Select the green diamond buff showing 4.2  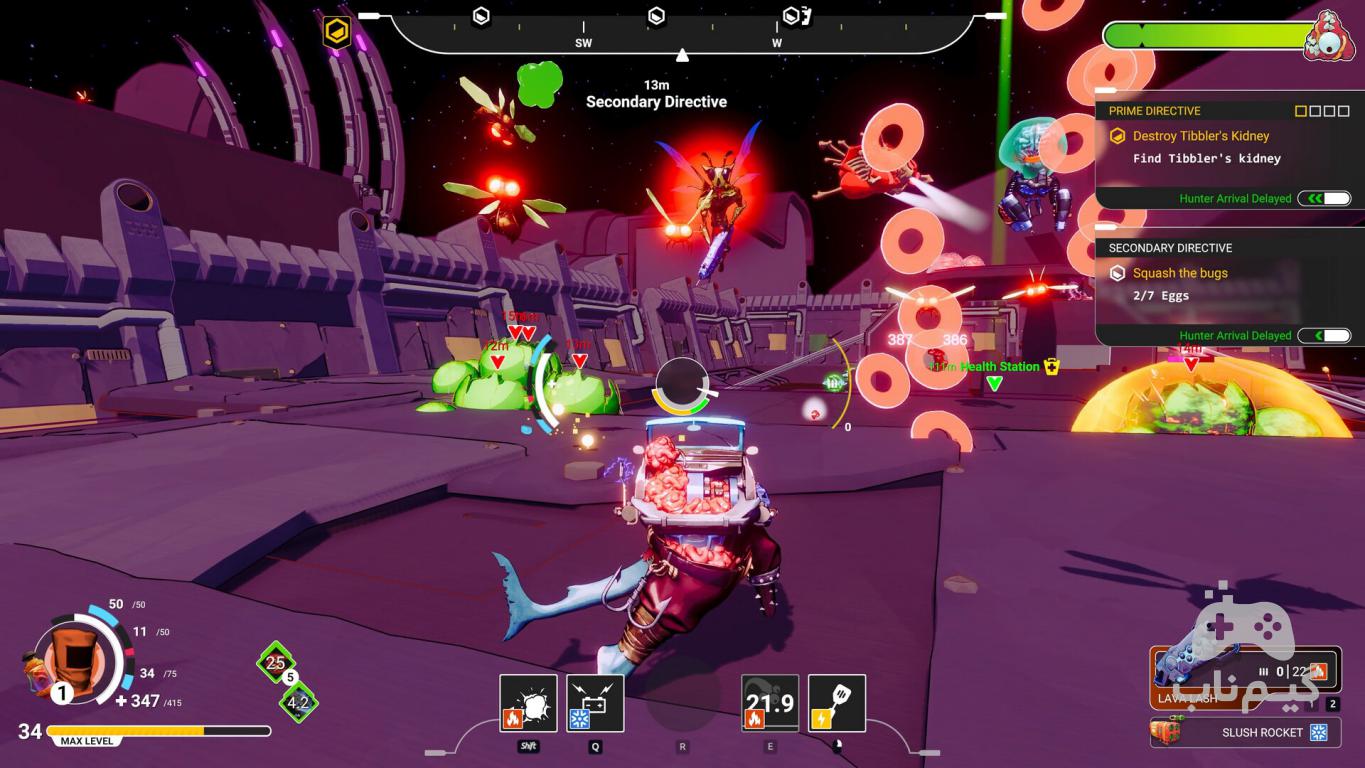tap(298, 702)
